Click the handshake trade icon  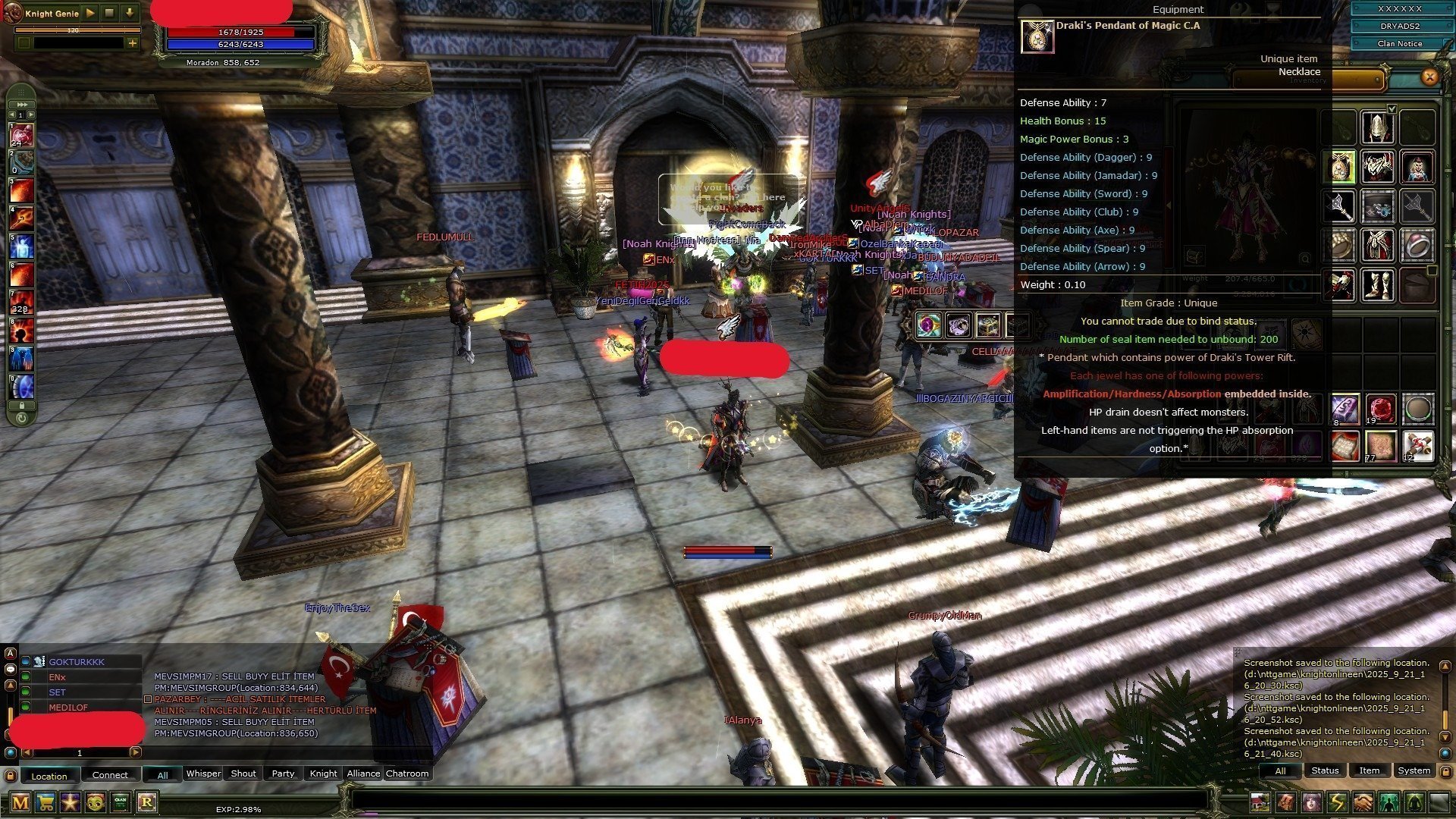(1363, 802)
